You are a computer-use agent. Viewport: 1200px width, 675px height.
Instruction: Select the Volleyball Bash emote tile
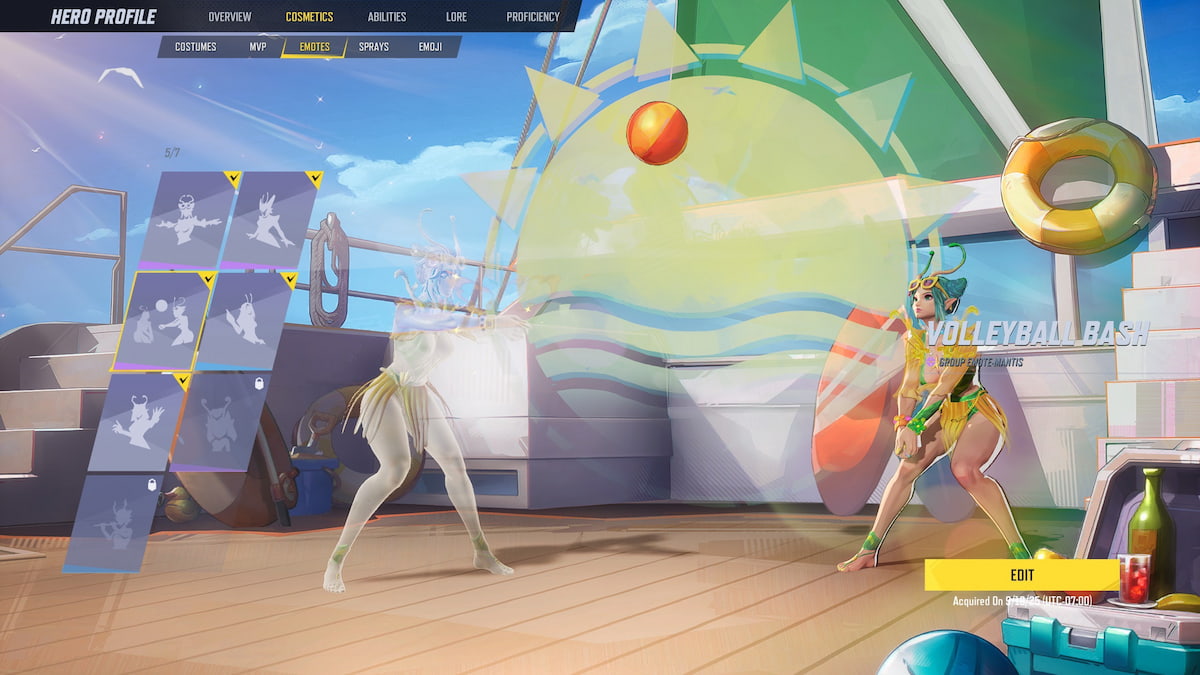(x=164, y=320)
